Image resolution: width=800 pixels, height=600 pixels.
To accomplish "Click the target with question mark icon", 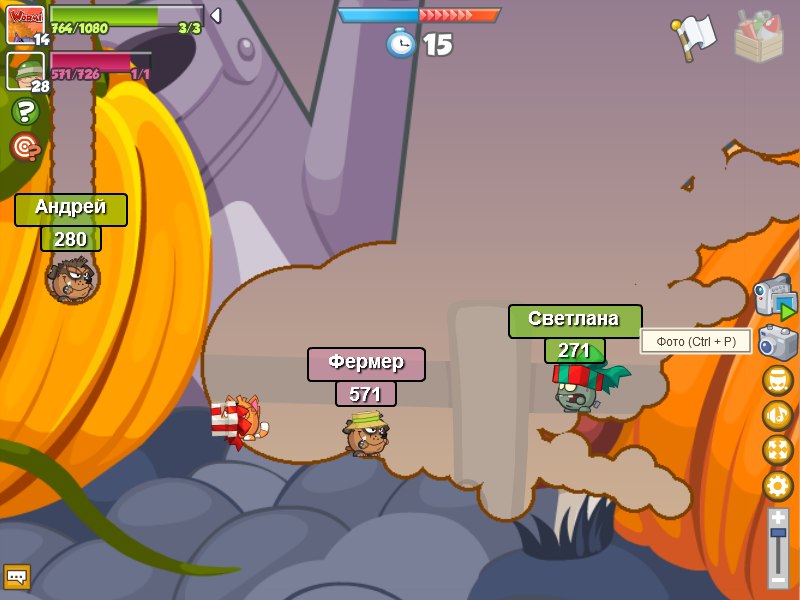I will point(25,147).
